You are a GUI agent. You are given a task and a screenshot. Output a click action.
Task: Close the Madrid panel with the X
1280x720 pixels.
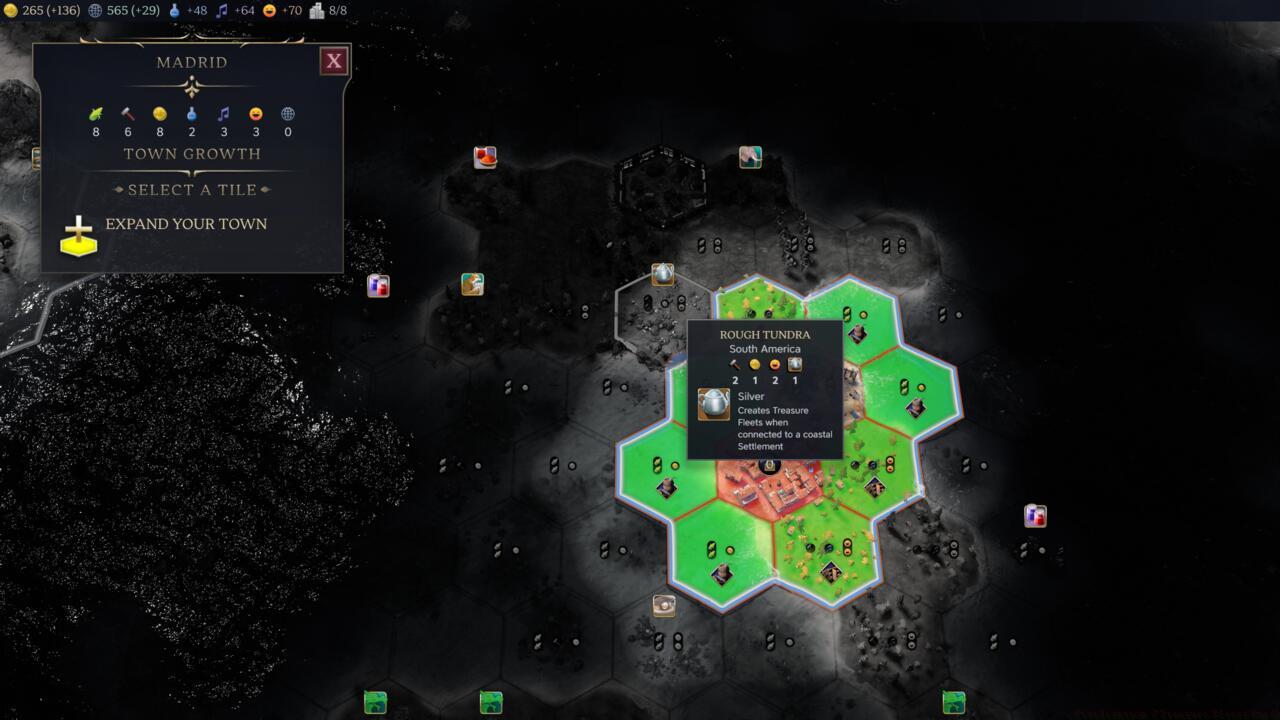click(333, 60)
